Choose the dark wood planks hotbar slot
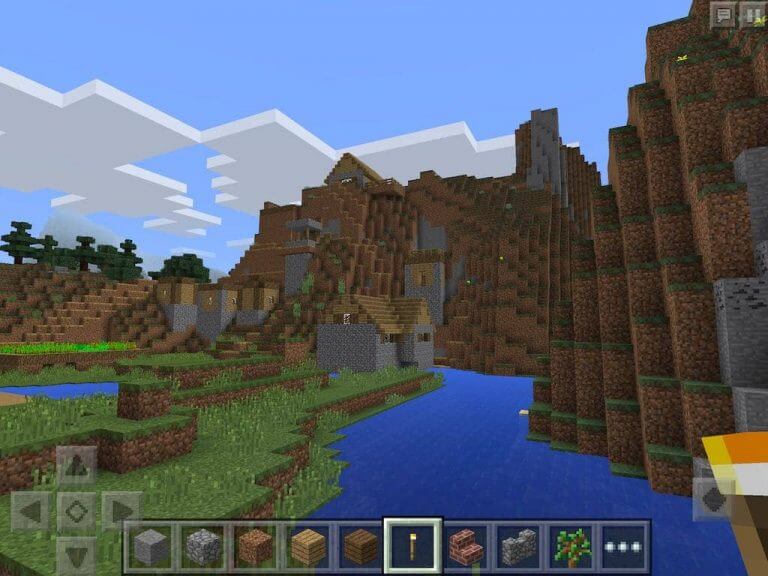Viewport: 768px width, 576px height. pos(360,546)
